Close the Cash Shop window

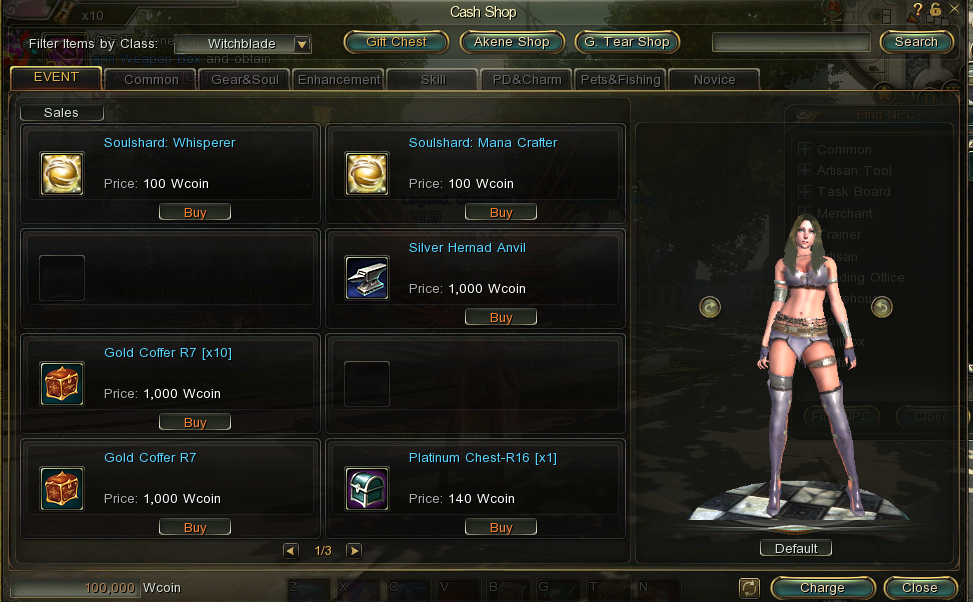pos(918,588)
